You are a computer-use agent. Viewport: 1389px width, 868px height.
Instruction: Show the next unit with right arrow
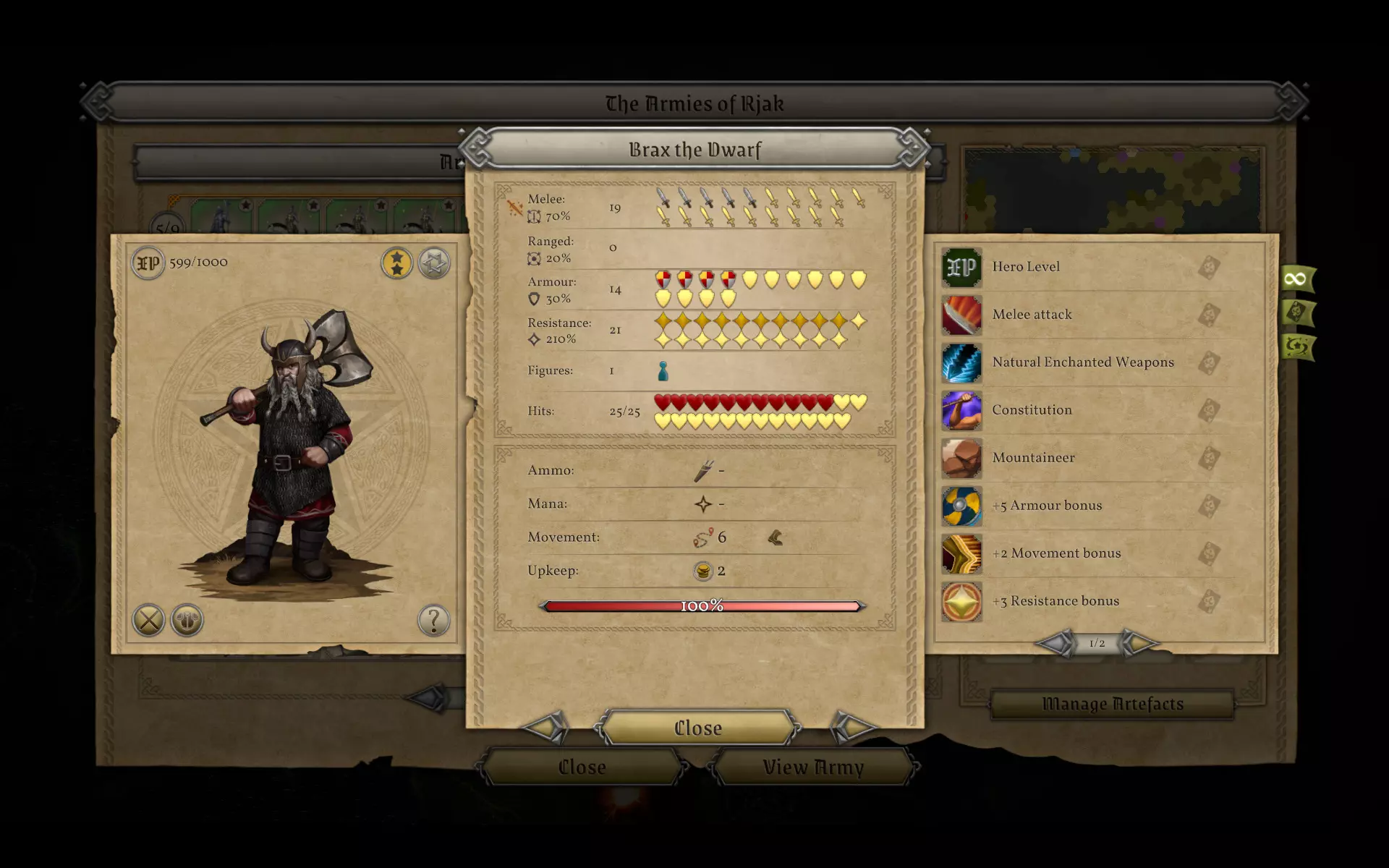coord(852,727)
